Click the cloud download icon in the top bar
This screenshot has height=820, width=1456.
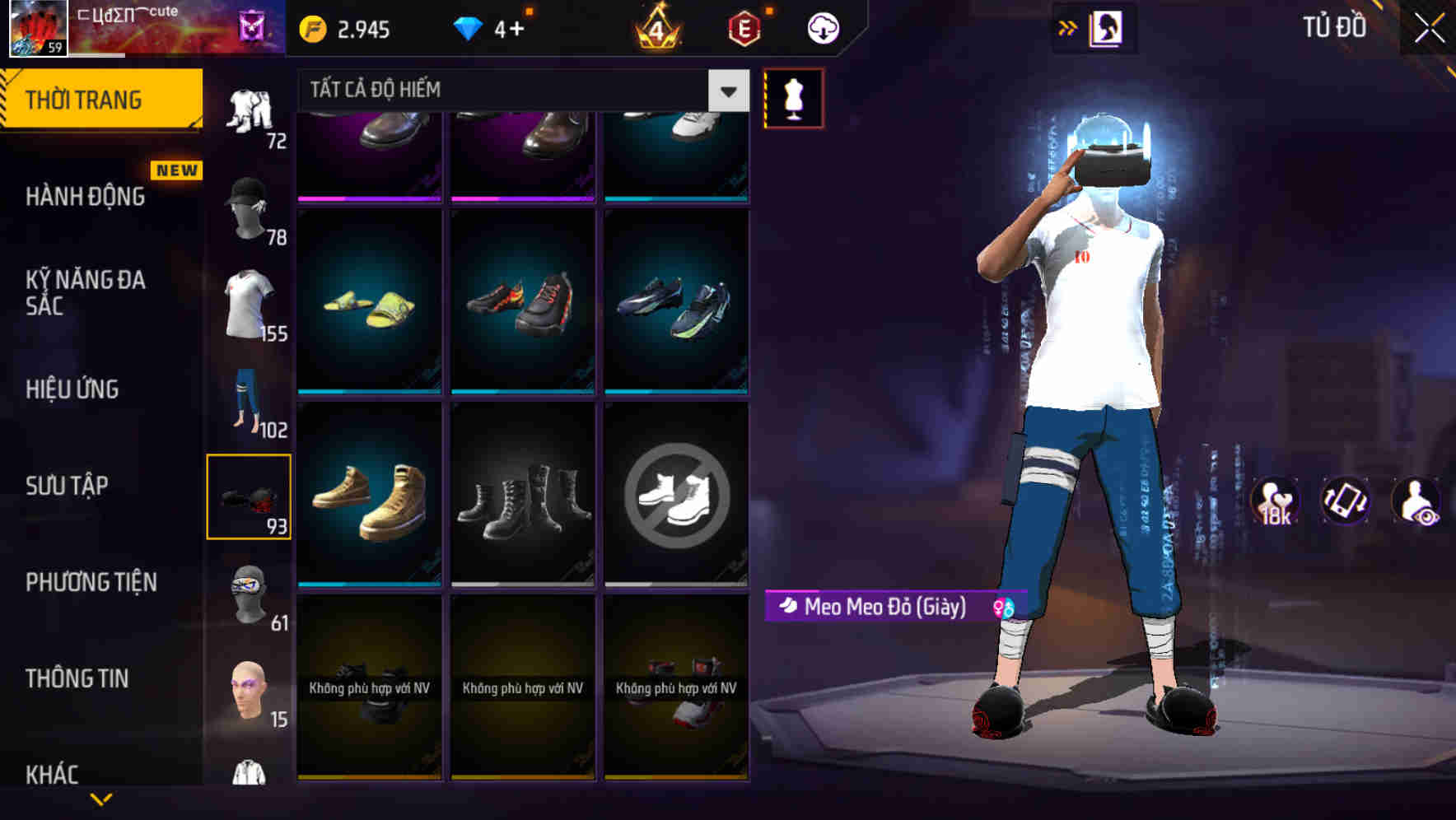click(x=824, y=27)
